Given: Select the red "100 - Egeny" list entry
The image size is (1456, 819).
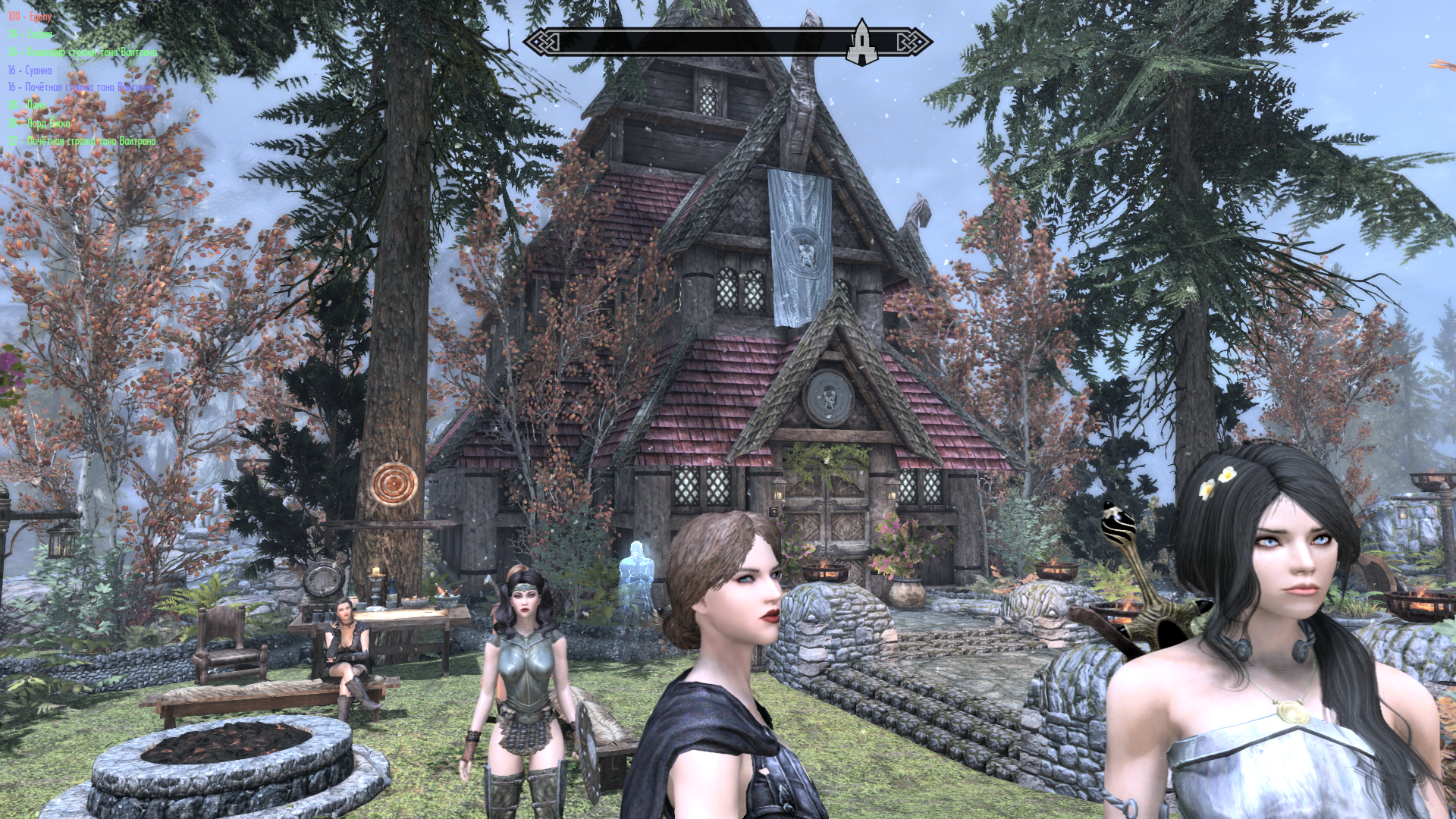Looking at the screenshot, I should click(x=30, y=16).
